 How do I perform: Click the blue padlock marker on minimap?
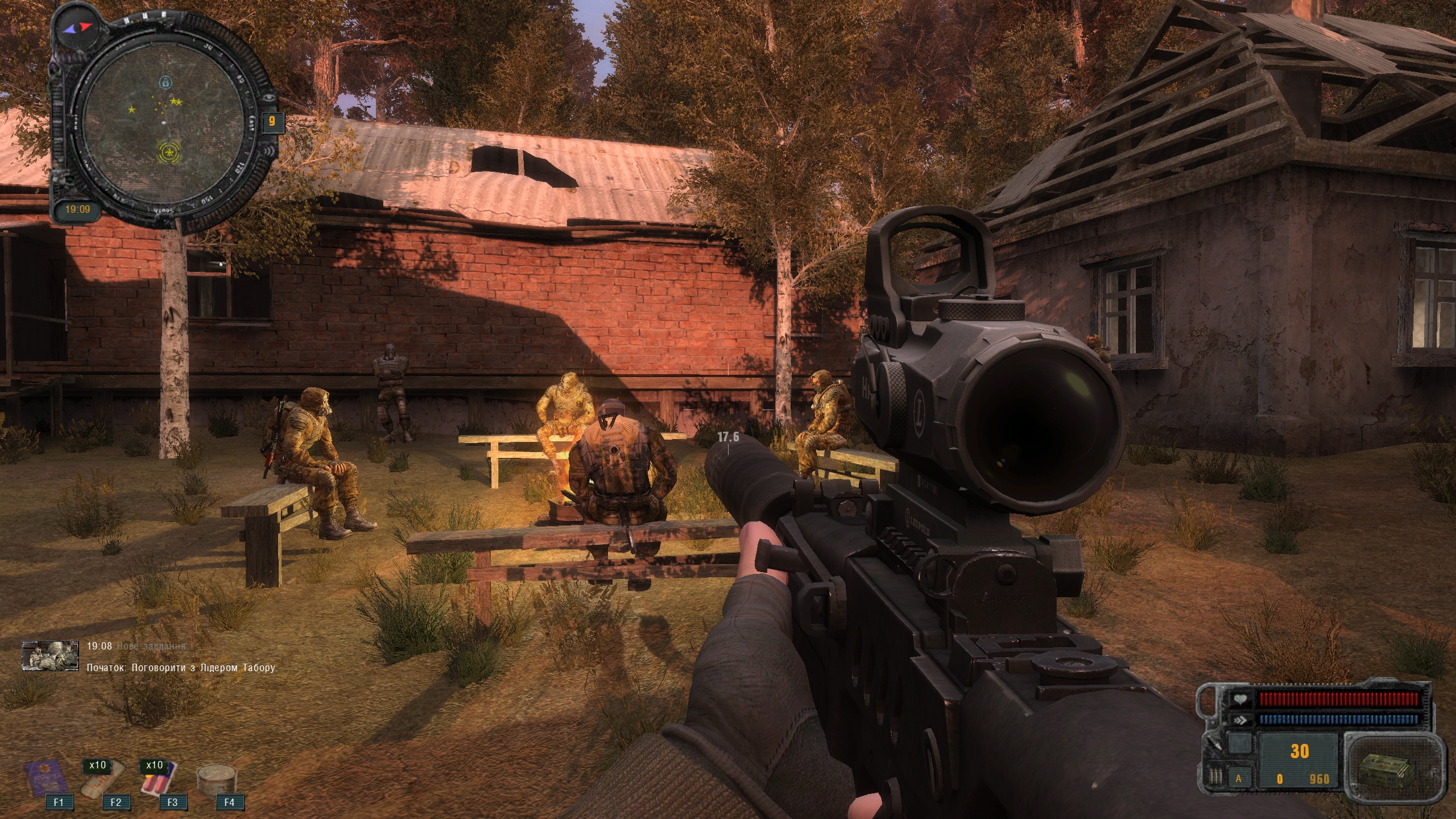(165, 82)
